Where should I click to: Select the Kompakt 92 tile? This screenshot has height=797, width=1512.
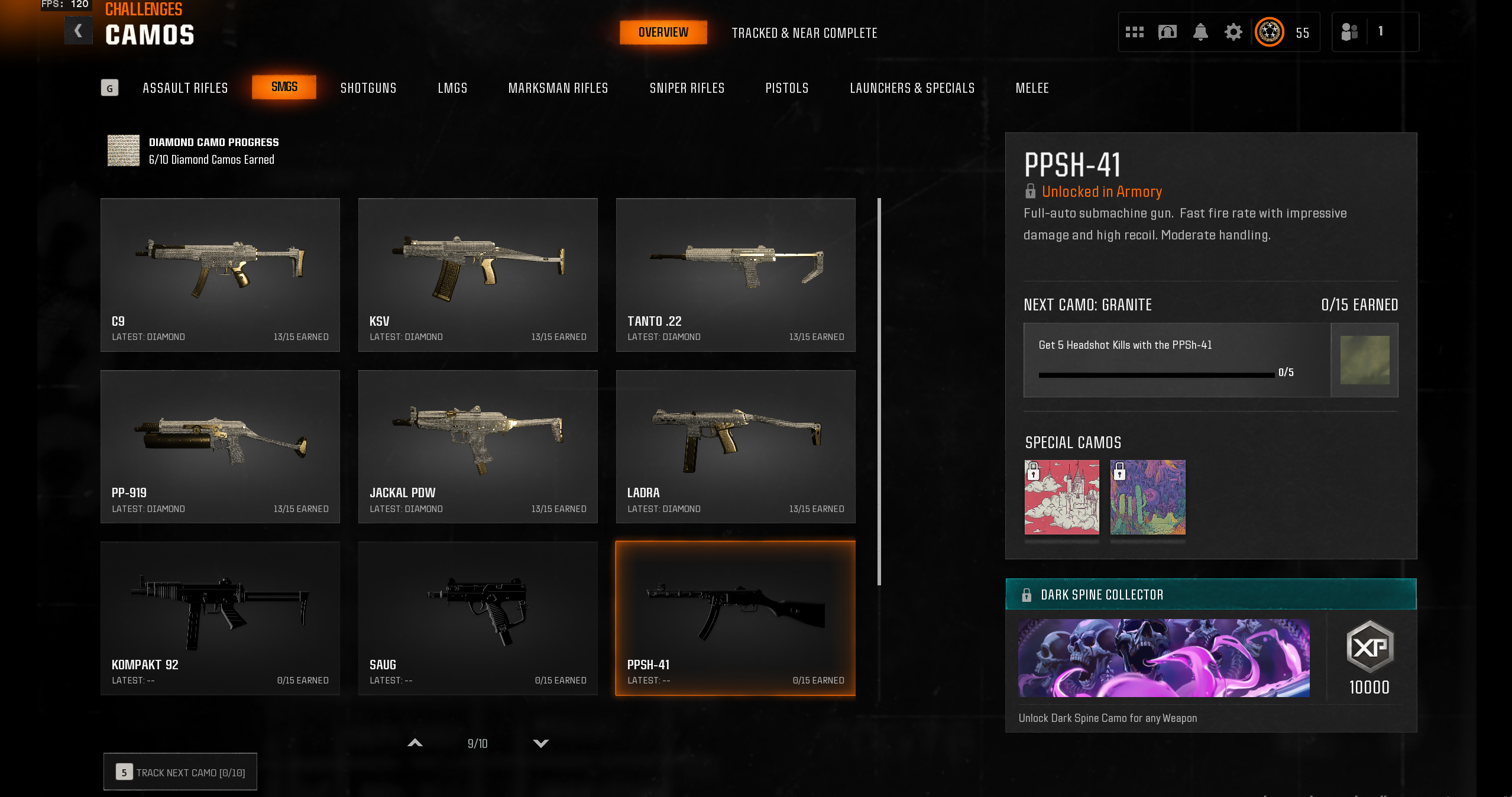click(220, 618)
